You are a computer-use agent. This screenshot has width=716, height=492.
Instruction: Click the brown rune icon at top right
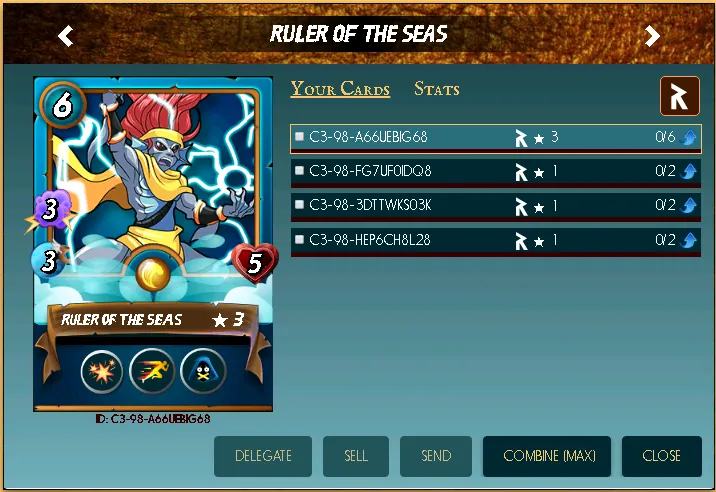pyautogui.click(x=679, y=96)
